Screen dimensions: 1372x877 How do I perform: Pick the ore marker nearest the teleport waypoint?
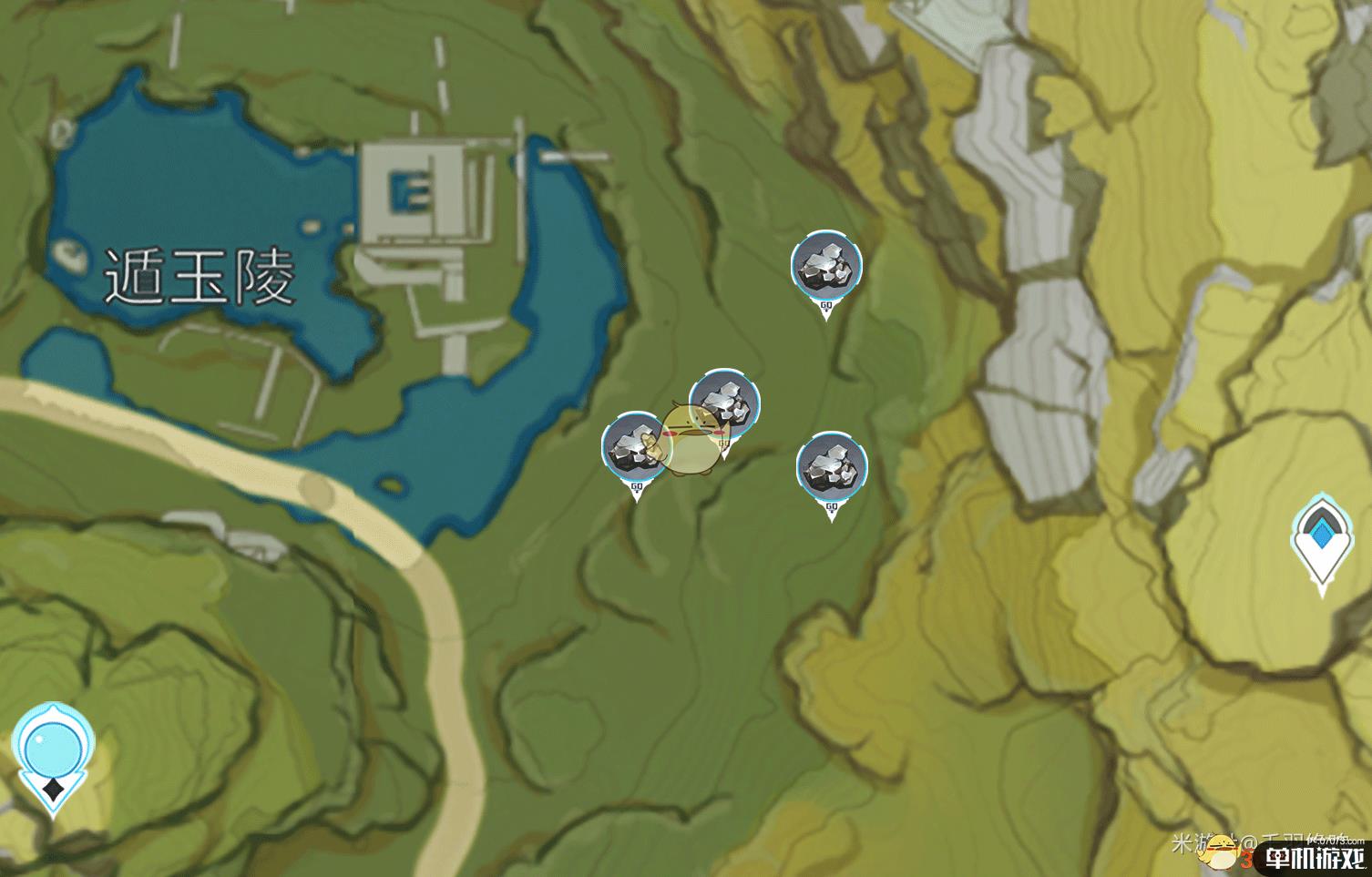pyautogui.click(x=831, y=467)
